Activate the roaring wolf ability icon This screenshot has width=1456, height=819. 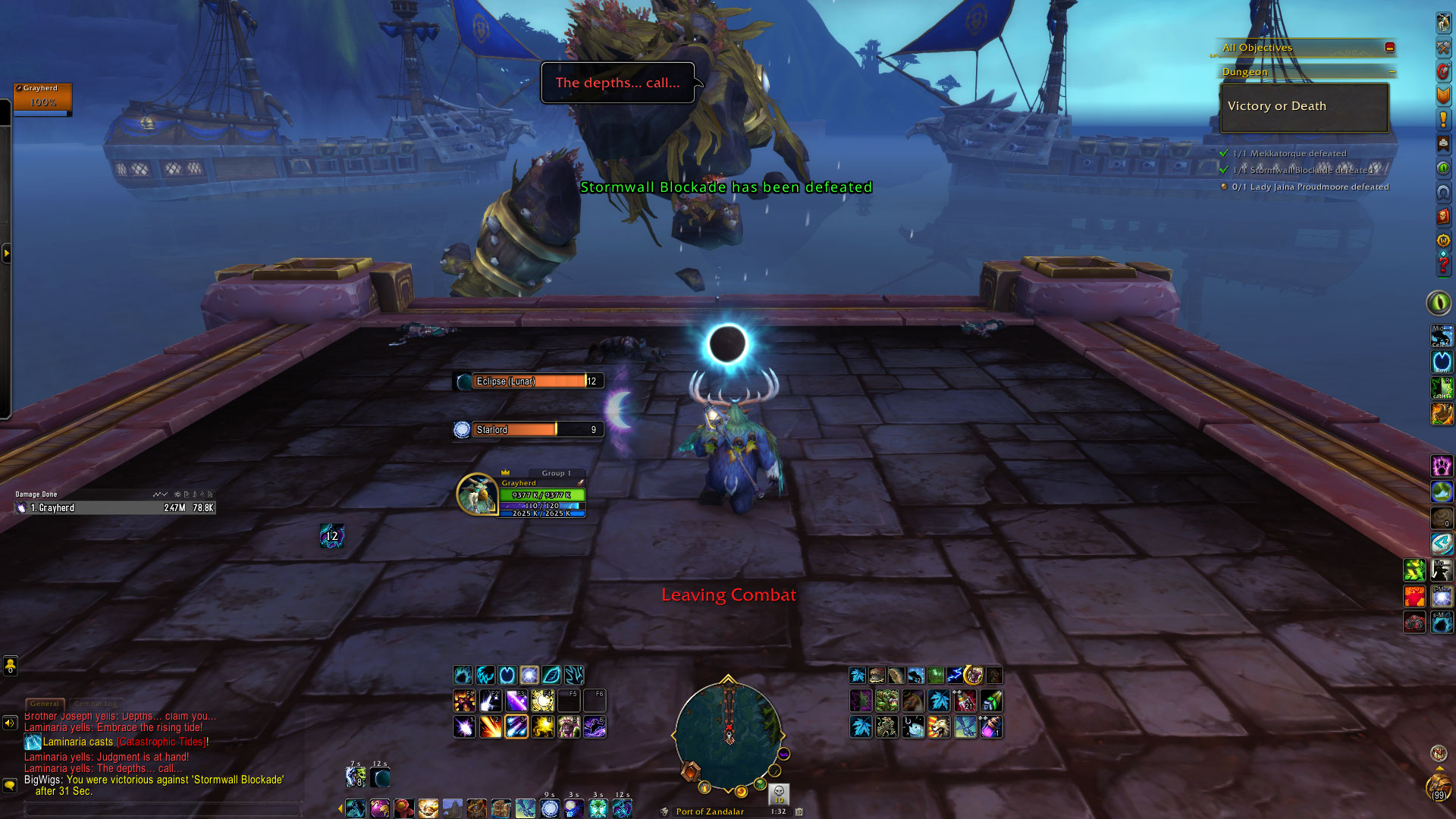pyautogui.click(x=940, y=727)
